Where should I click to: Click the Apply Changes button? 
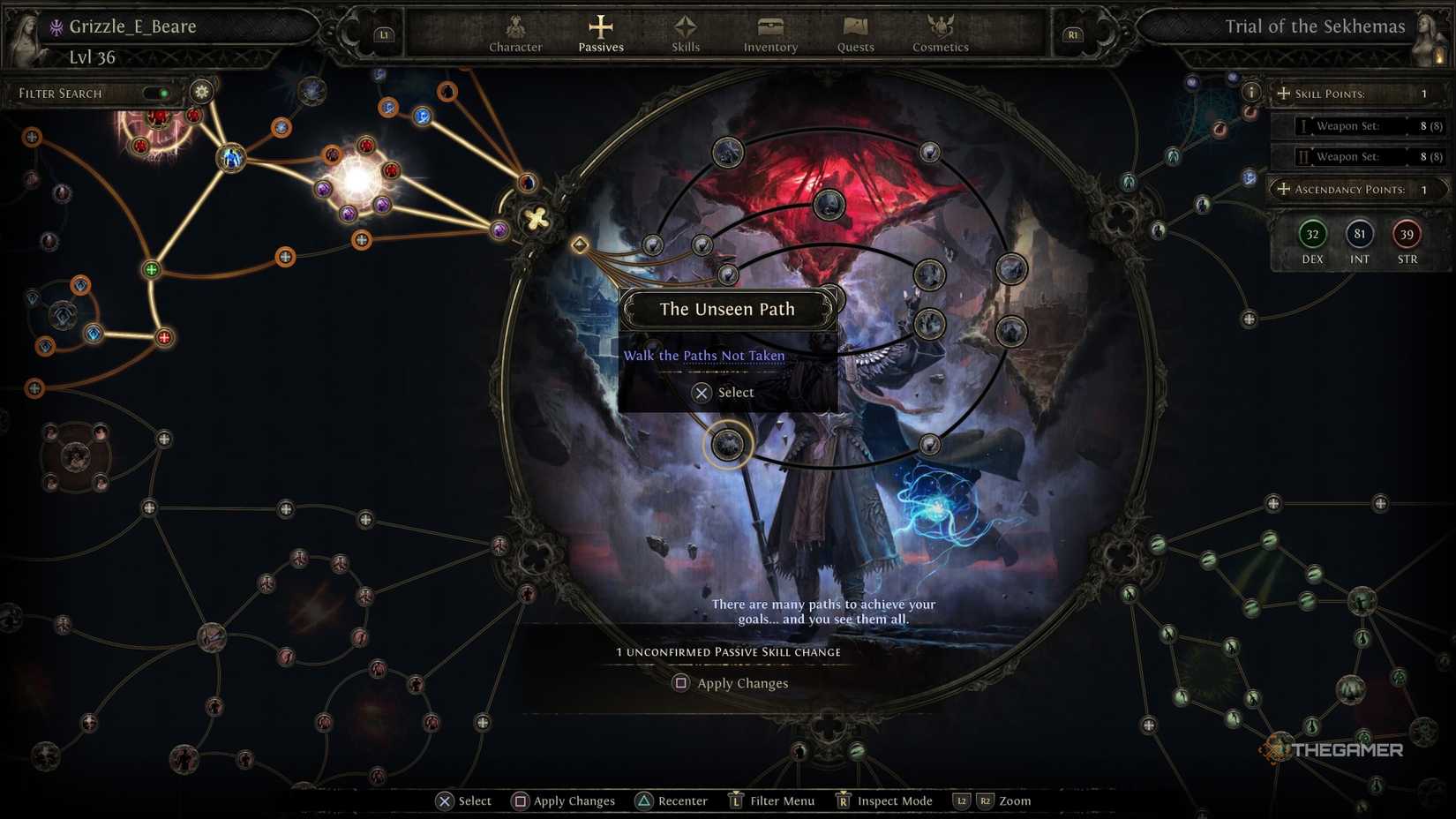coord(731,682)
